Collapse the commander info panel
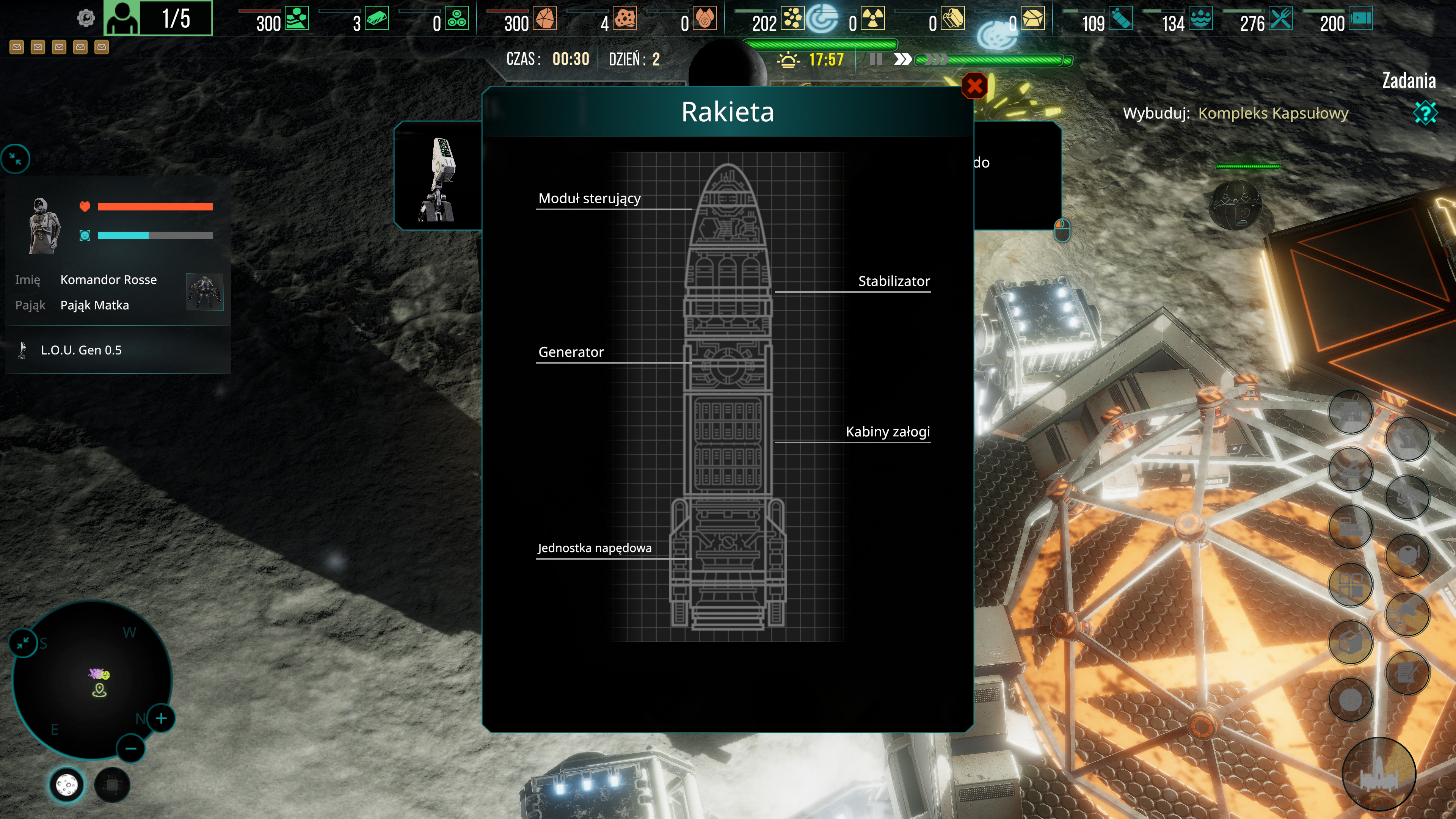The height and width of the screenshot is (819, 1456). [15, 159]
